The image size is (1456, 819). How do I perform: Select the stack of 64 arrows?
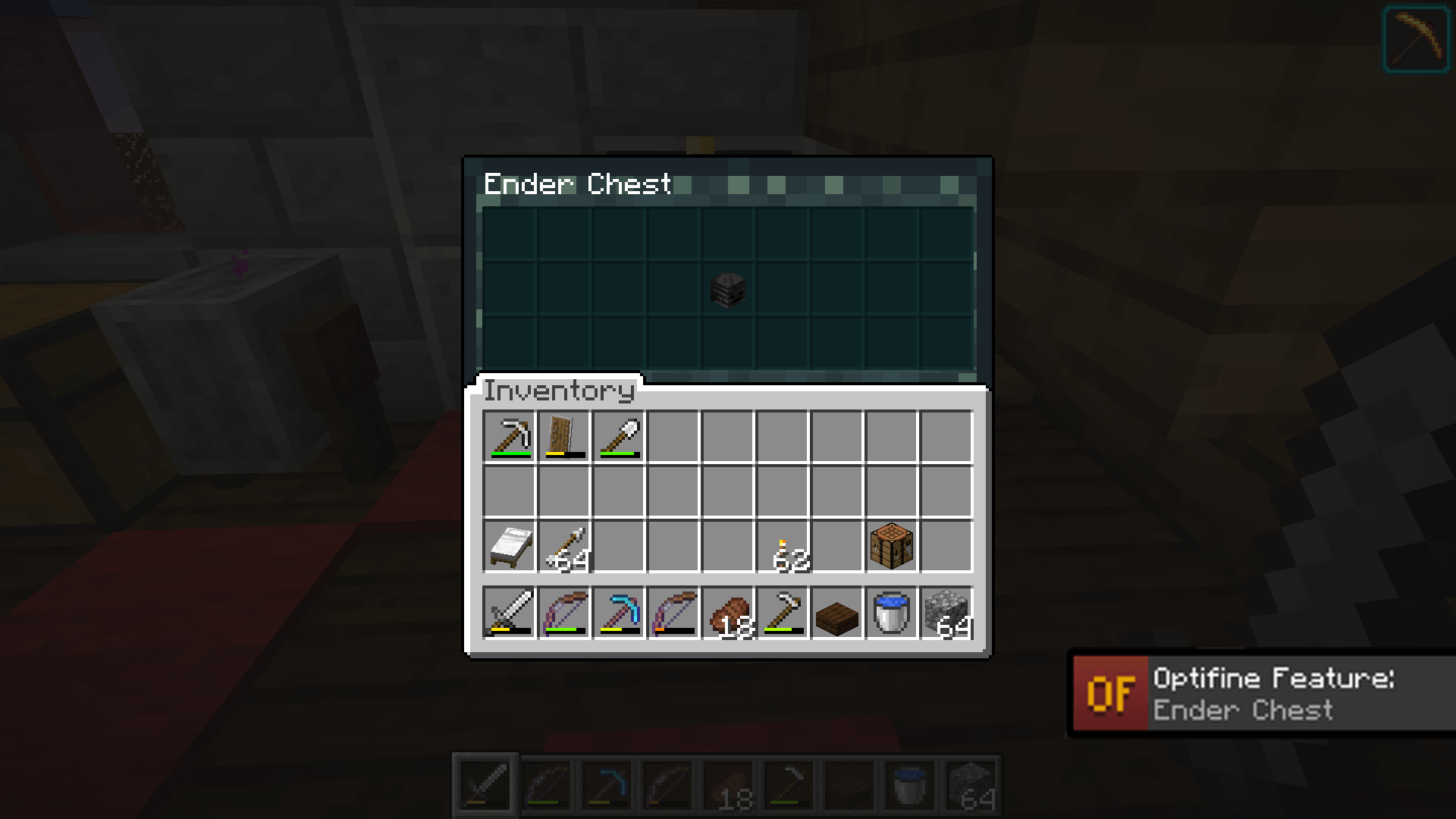click(x=564, y=546)
